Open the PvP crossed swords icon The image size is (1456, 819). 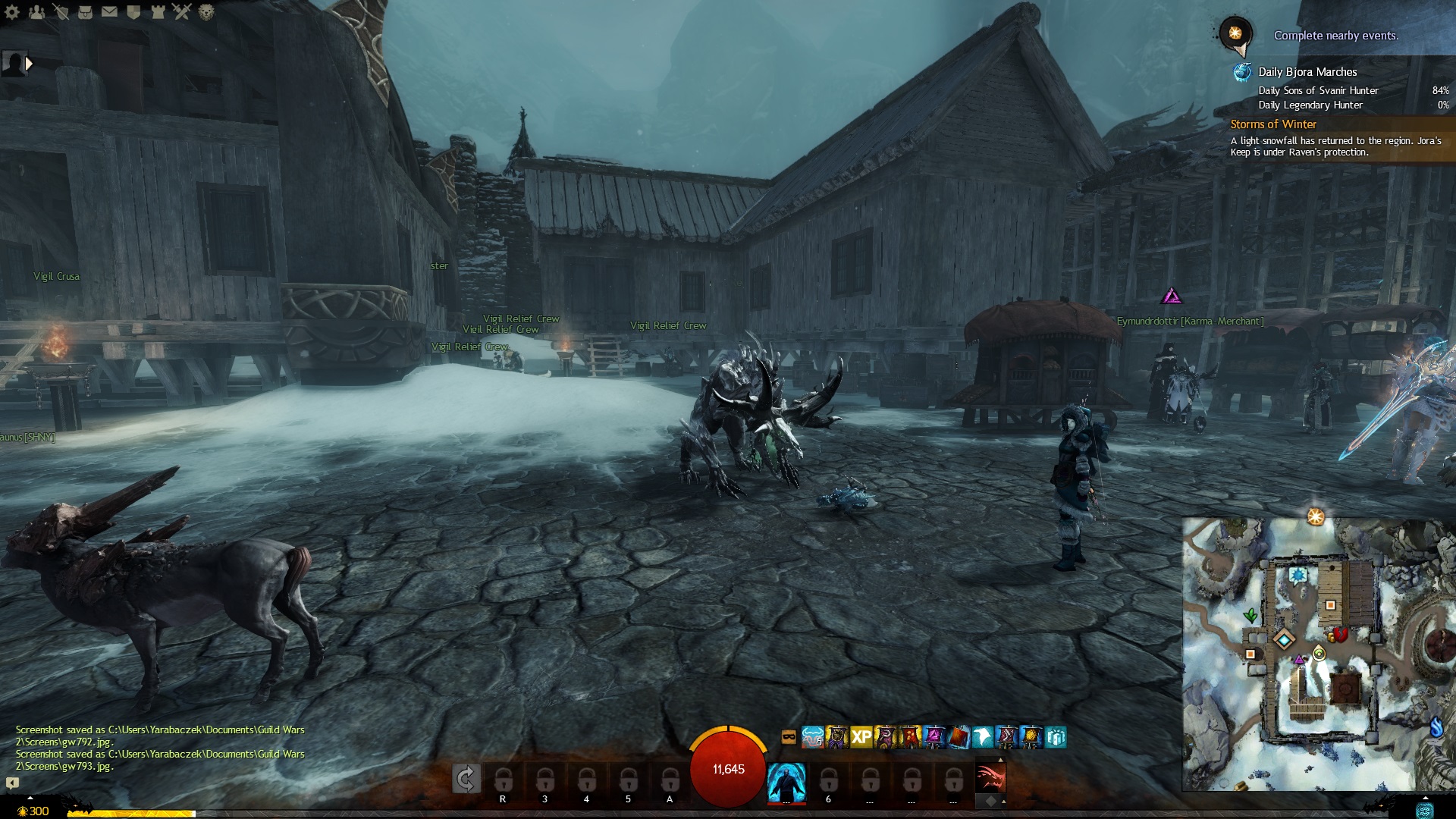pyautogui.click(x=181, y=12)
